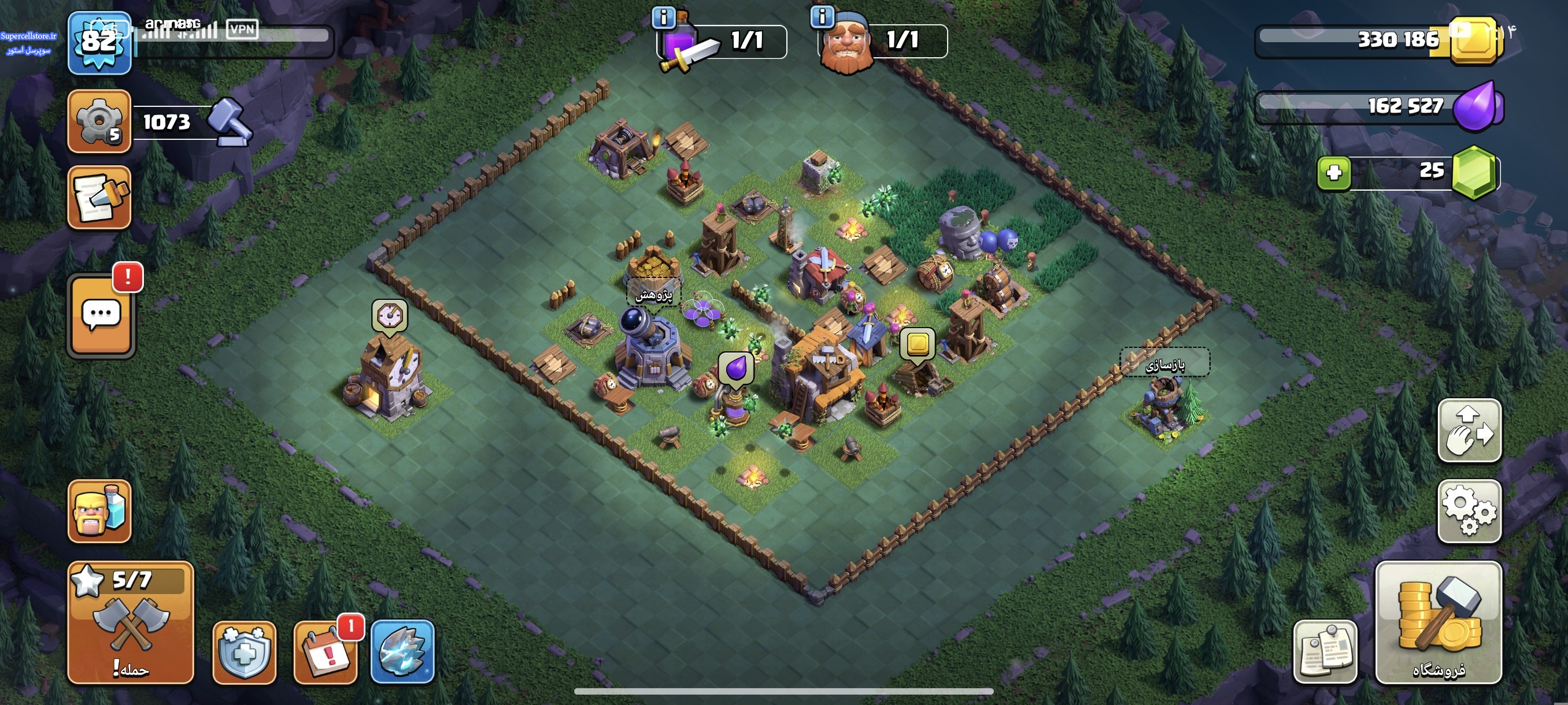Select the dashed rebuild label on the ruin

pyautogui.click(x=1165, y=363)
